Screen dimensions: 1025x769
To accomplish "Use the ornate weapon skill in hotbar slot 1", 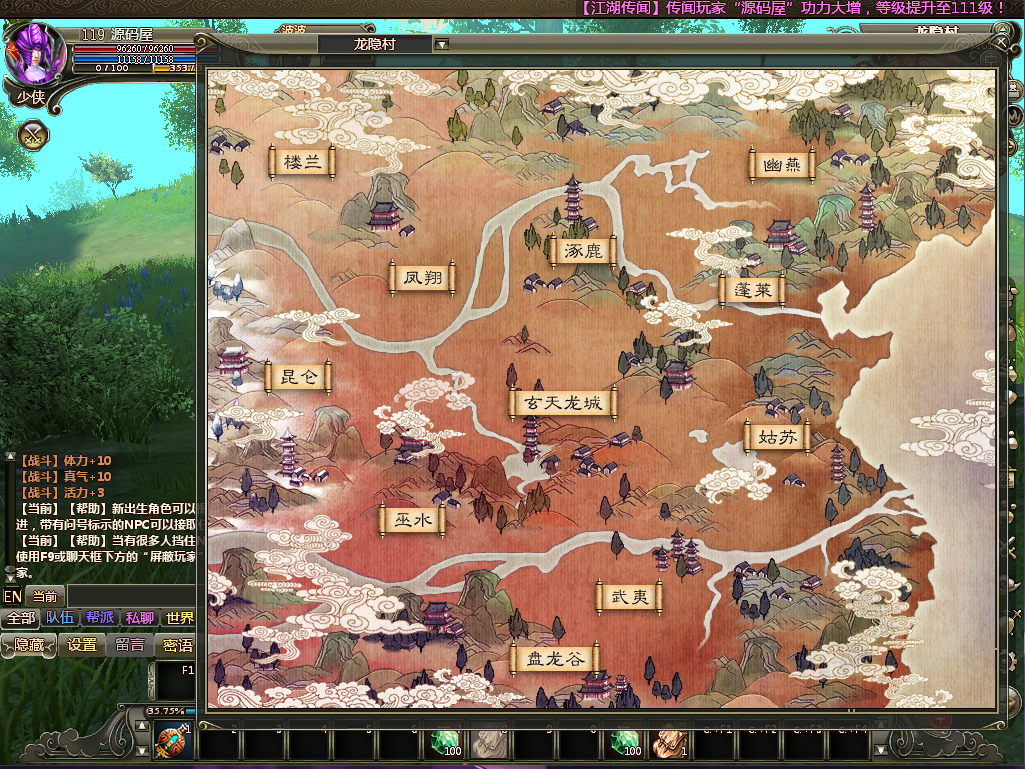I will (x=170, y=743).
